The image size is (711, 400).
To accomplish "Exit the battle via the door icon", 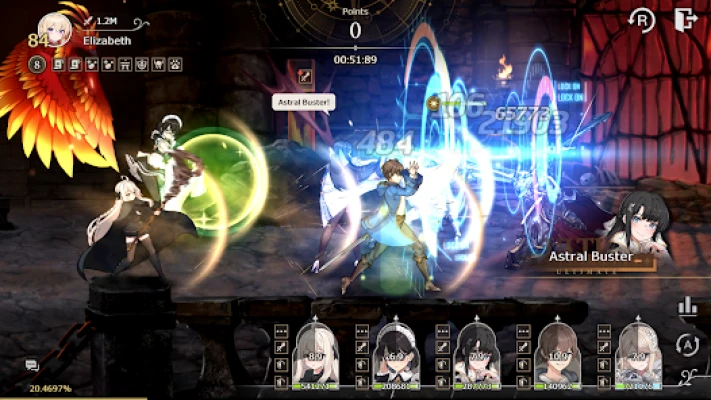I will [685, 20].
